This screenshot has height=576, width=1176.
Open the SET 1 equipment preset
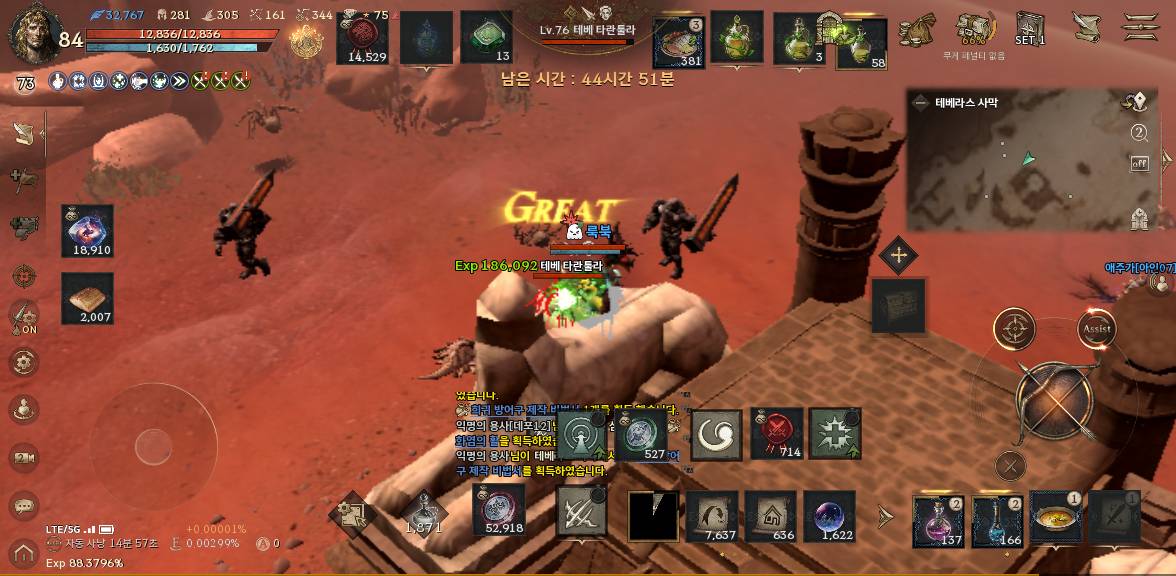tap(1030, 28)
